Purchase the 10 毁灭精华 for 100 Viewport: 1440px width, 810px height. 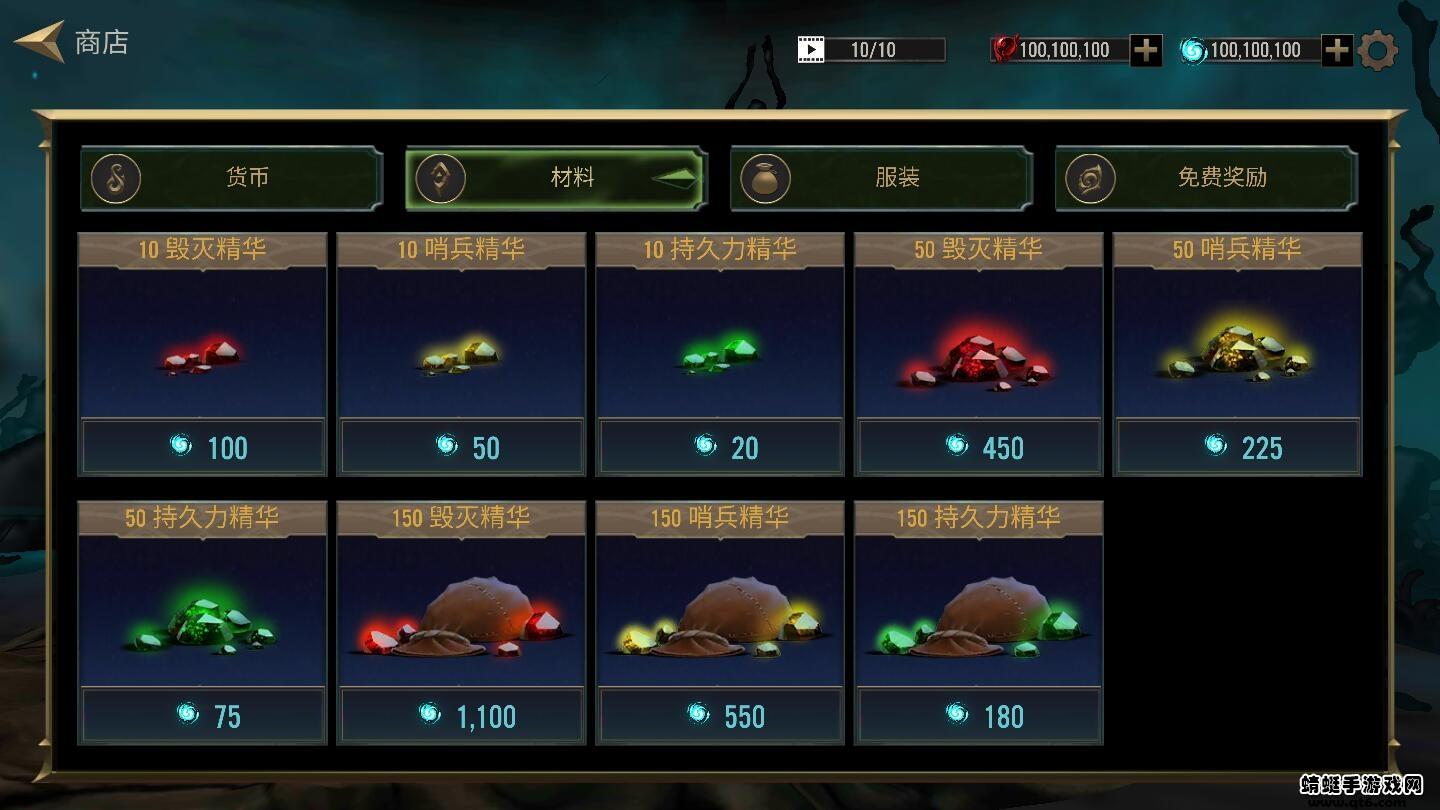(x=202, y=354)
